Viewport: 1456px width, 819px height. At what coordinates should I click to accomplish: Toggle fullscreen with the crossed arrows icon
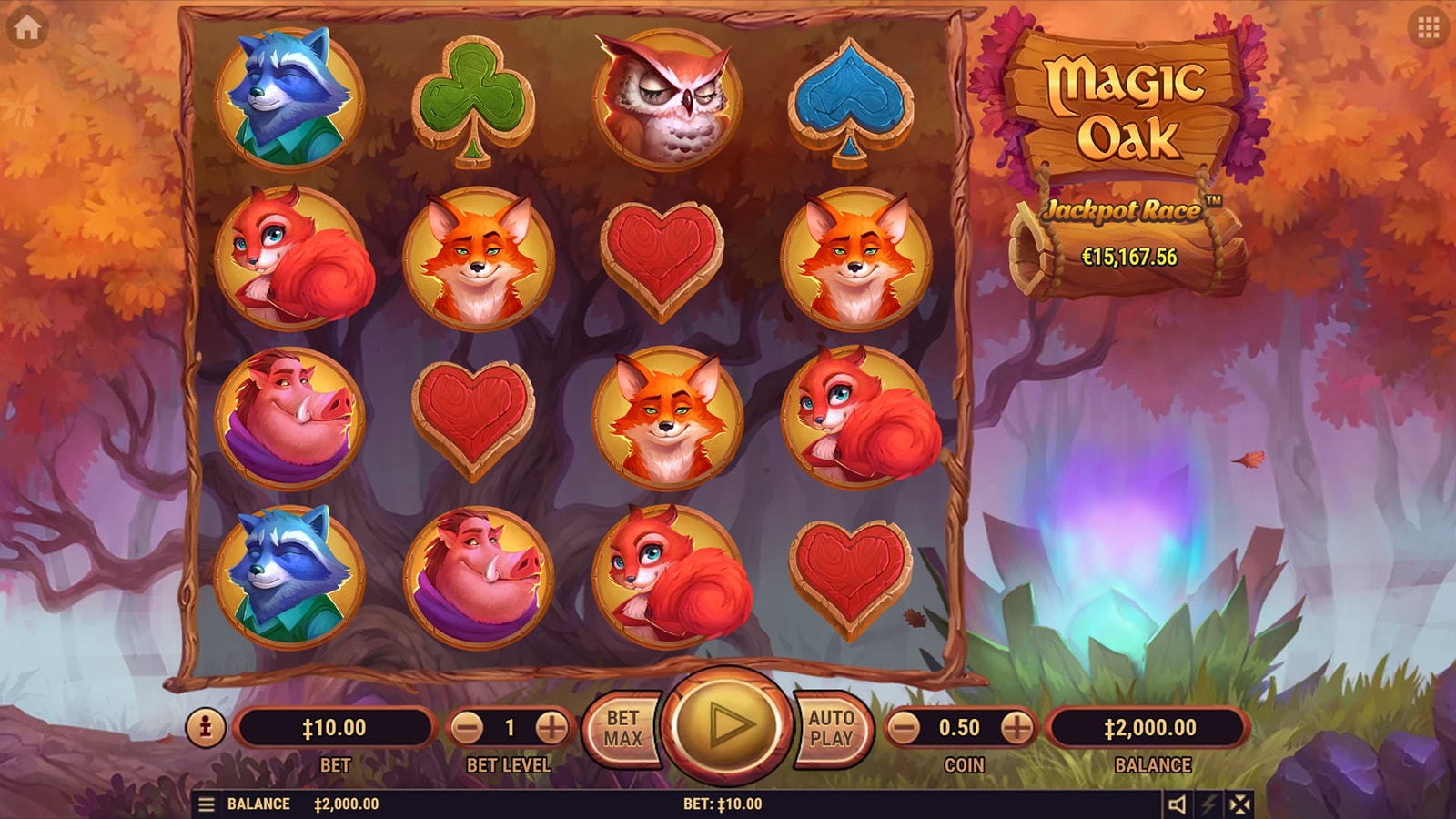[x=1239, y=804]
